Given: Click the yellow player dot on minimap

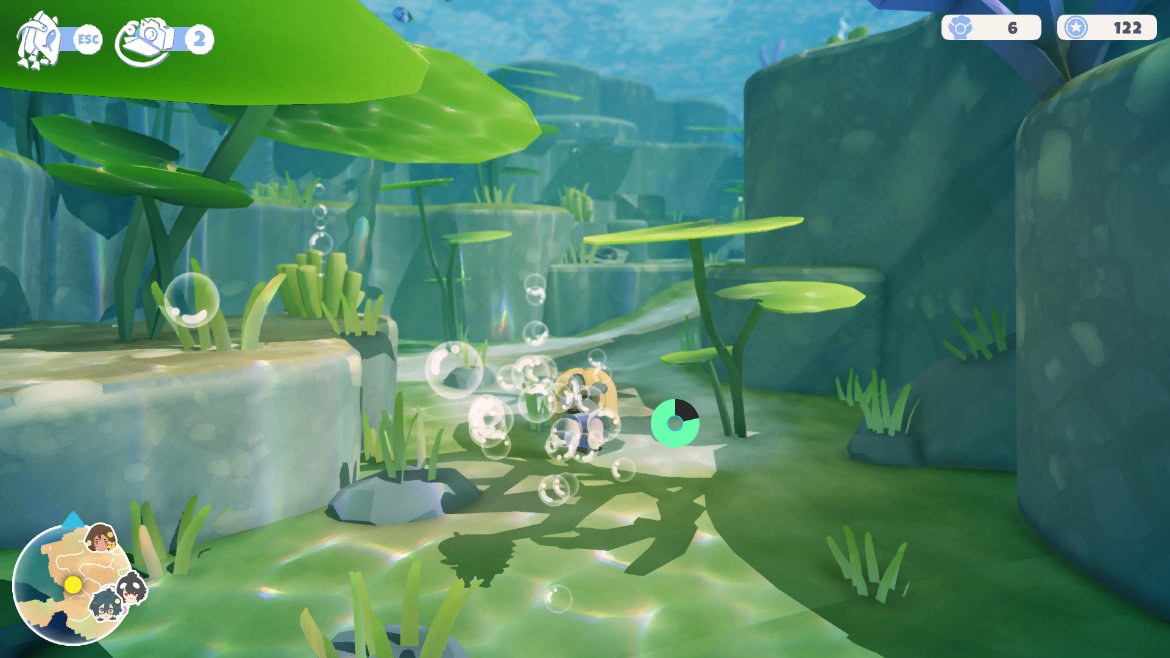Looking at the screenshot, I should pyautogui.click(x=73, y=584).
